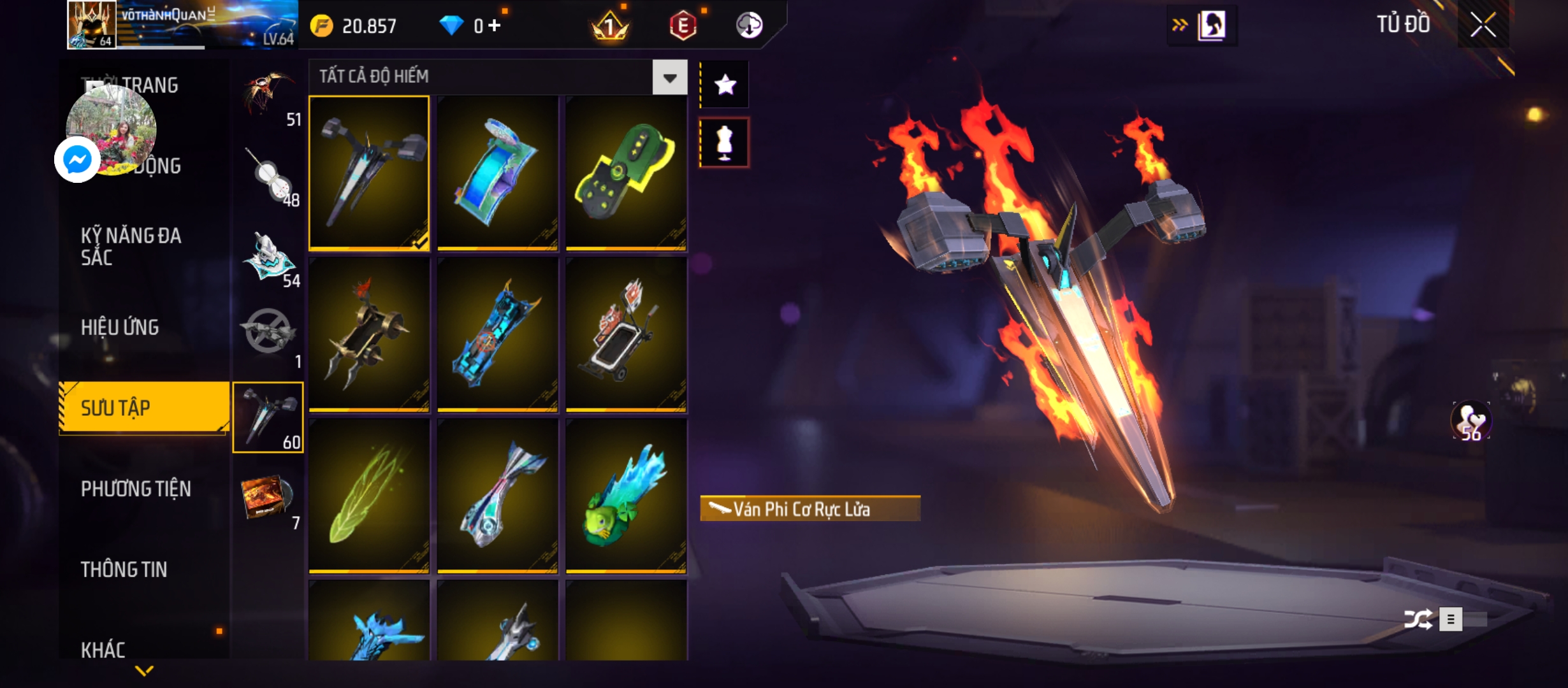Screen dimensions: 1568x688
Task: Click the mannequin preview button
Action: click(725, 143)
